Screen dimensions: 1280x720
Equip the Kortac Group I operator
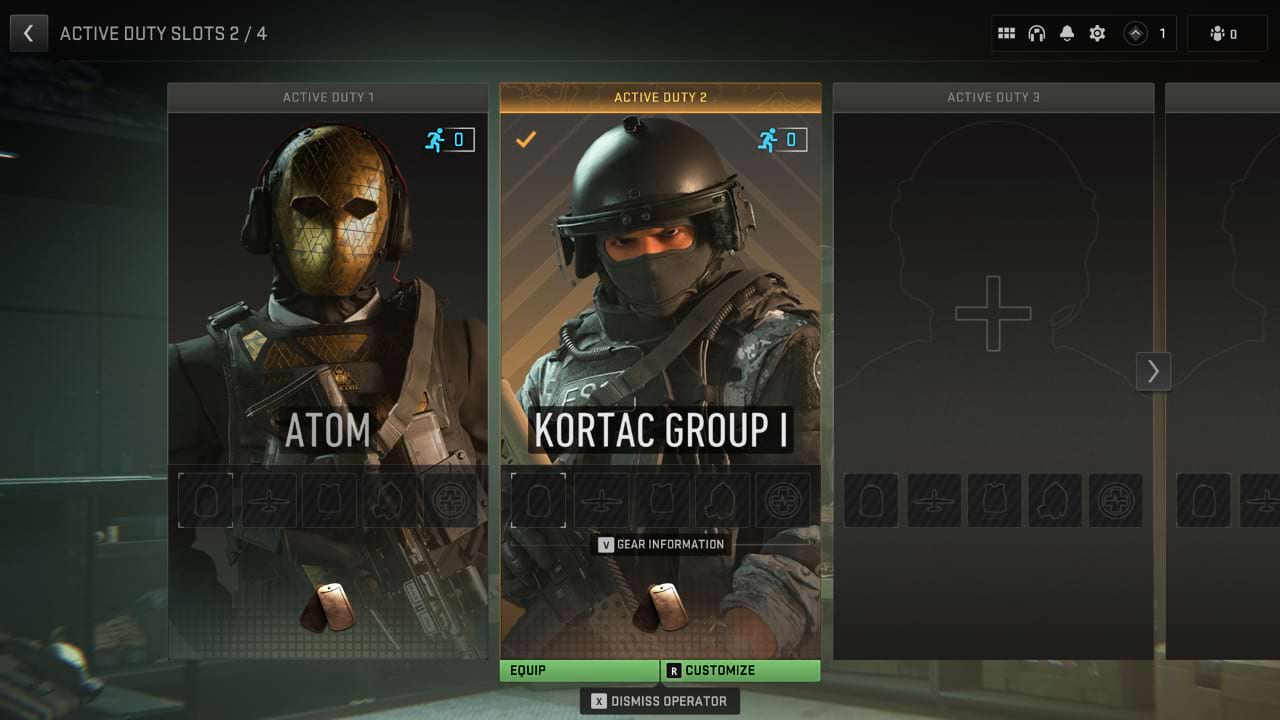[x=578, y=670]
